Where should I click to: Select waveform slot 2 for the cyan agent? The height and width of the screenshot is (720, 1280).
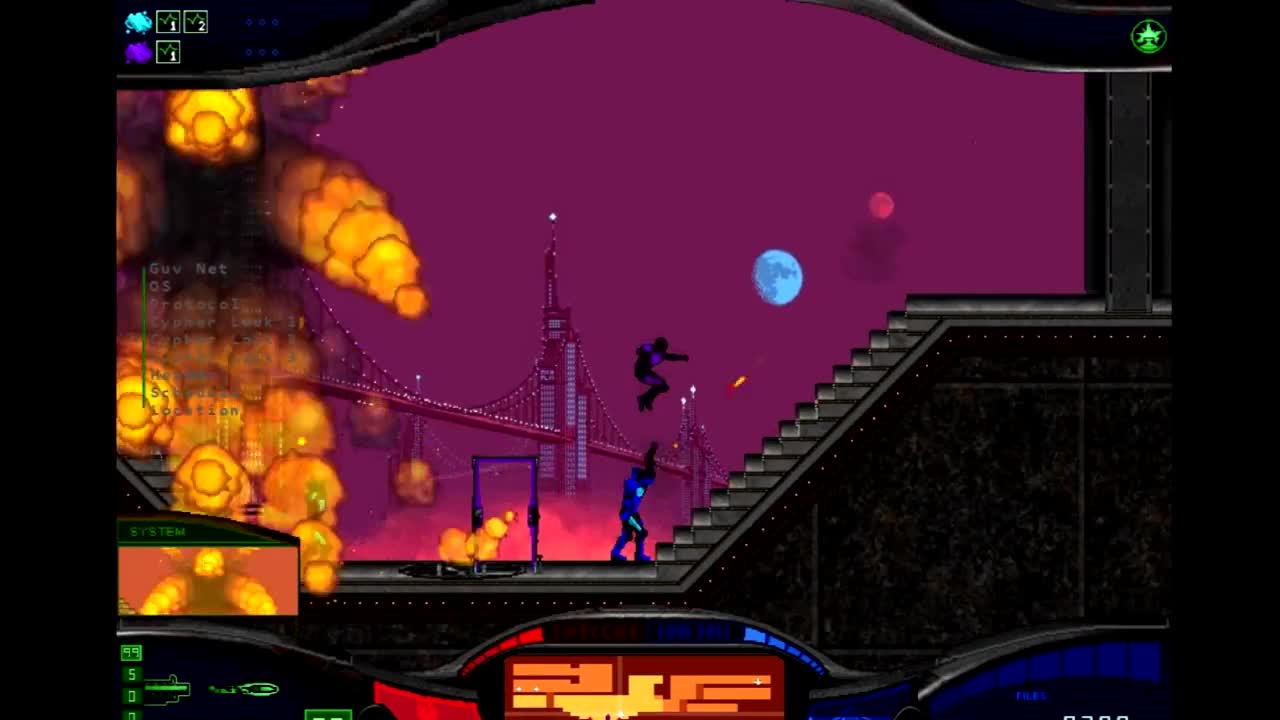point(196,22)
